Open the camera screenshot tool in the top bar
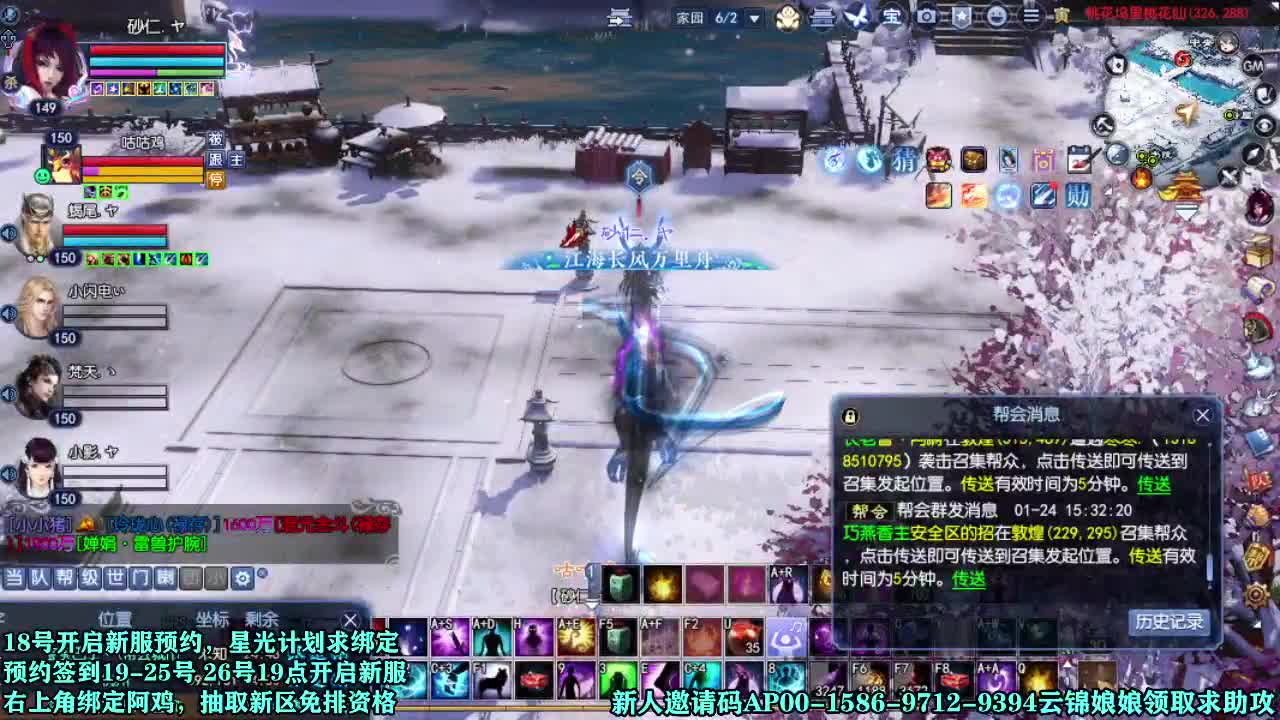This screenshot has height=720, width=1280. tap(925, 17)
